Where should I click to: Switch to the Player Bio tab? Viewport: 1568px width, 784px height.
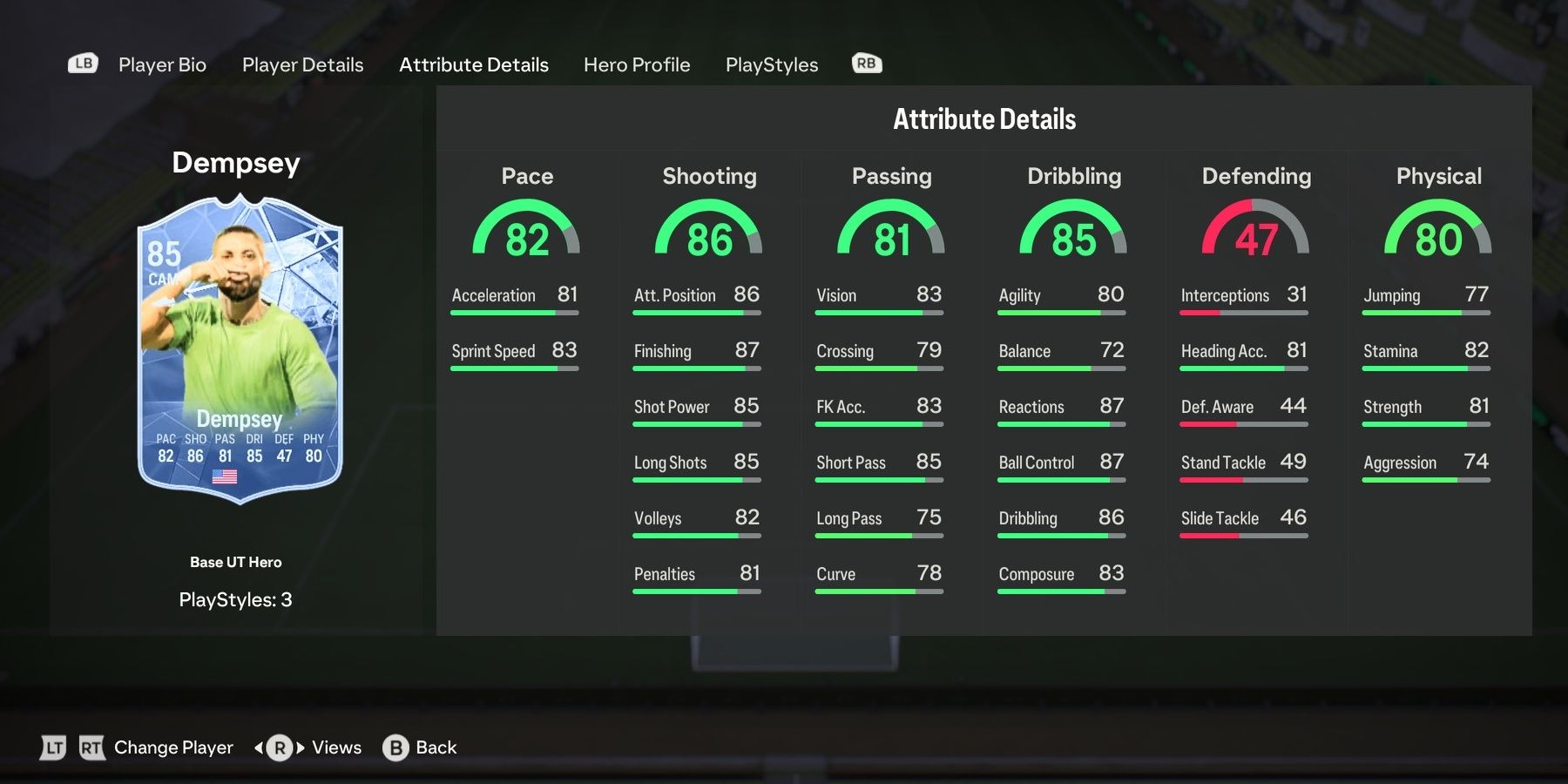[161, 64]
